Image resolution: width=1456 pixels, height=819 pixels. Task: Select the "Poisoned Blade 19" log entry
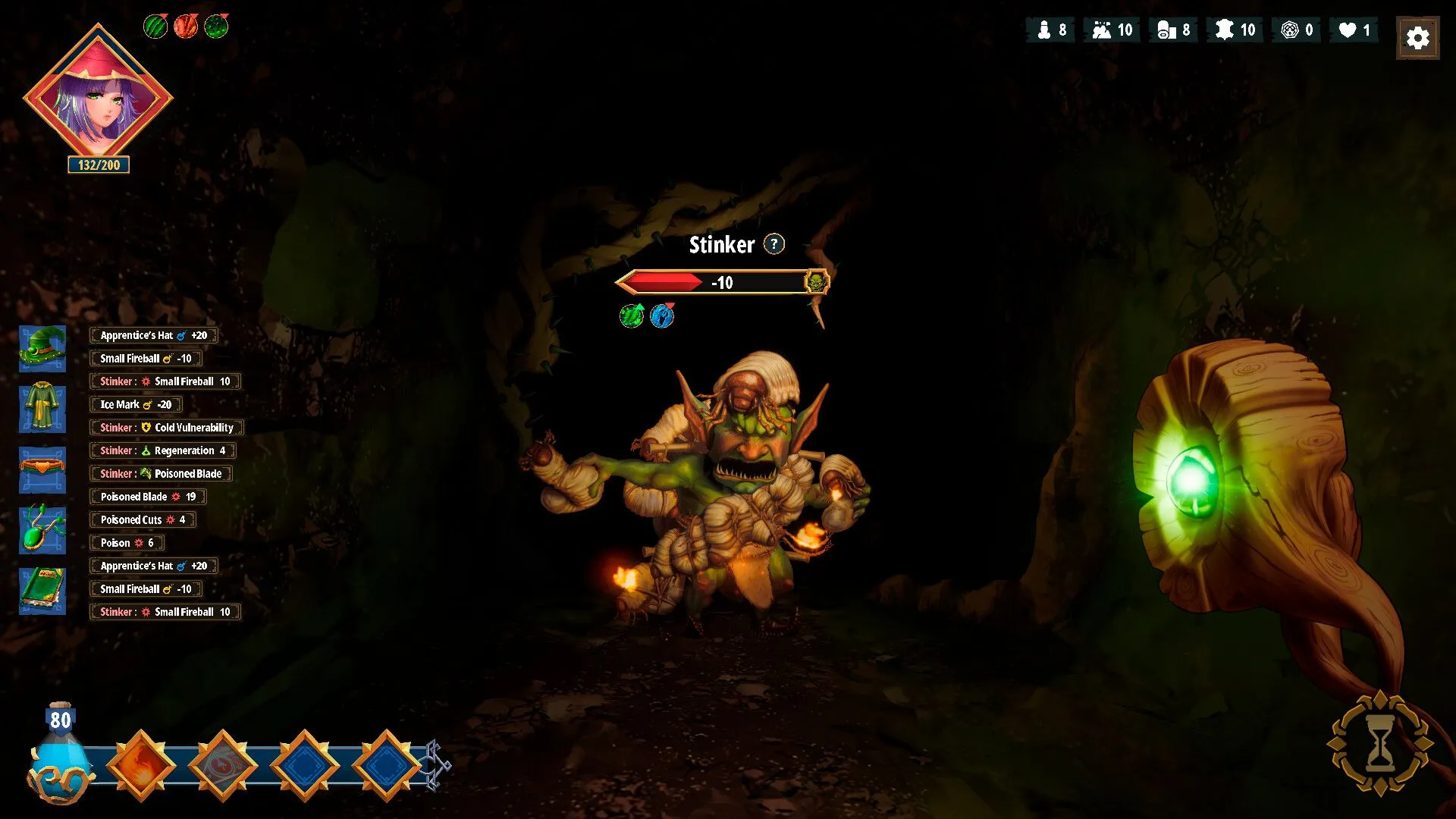pos(148,497)
